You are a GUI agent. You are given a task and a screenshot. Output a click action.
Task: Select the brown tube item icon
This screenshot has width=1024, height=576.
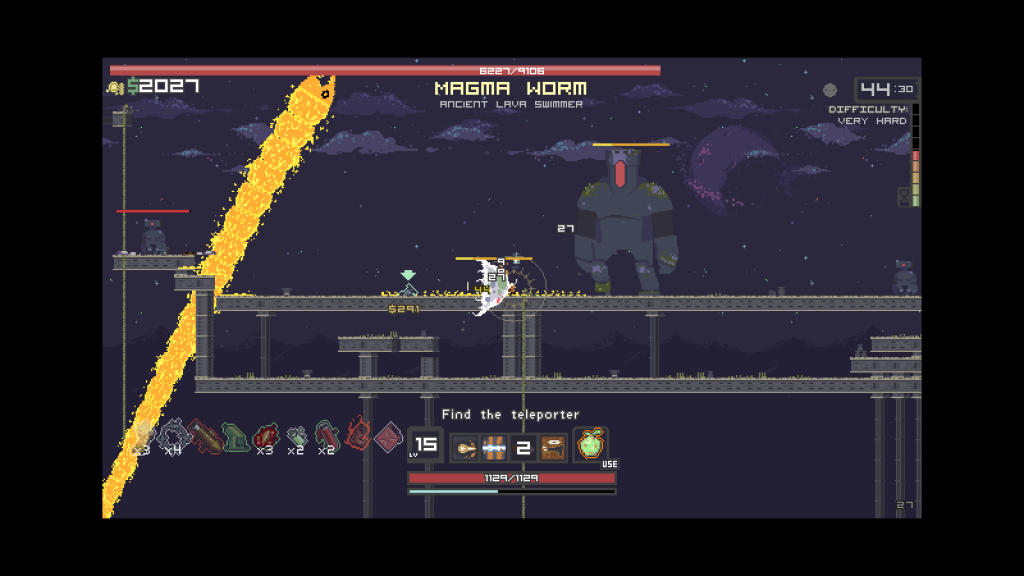click(204, 436)
